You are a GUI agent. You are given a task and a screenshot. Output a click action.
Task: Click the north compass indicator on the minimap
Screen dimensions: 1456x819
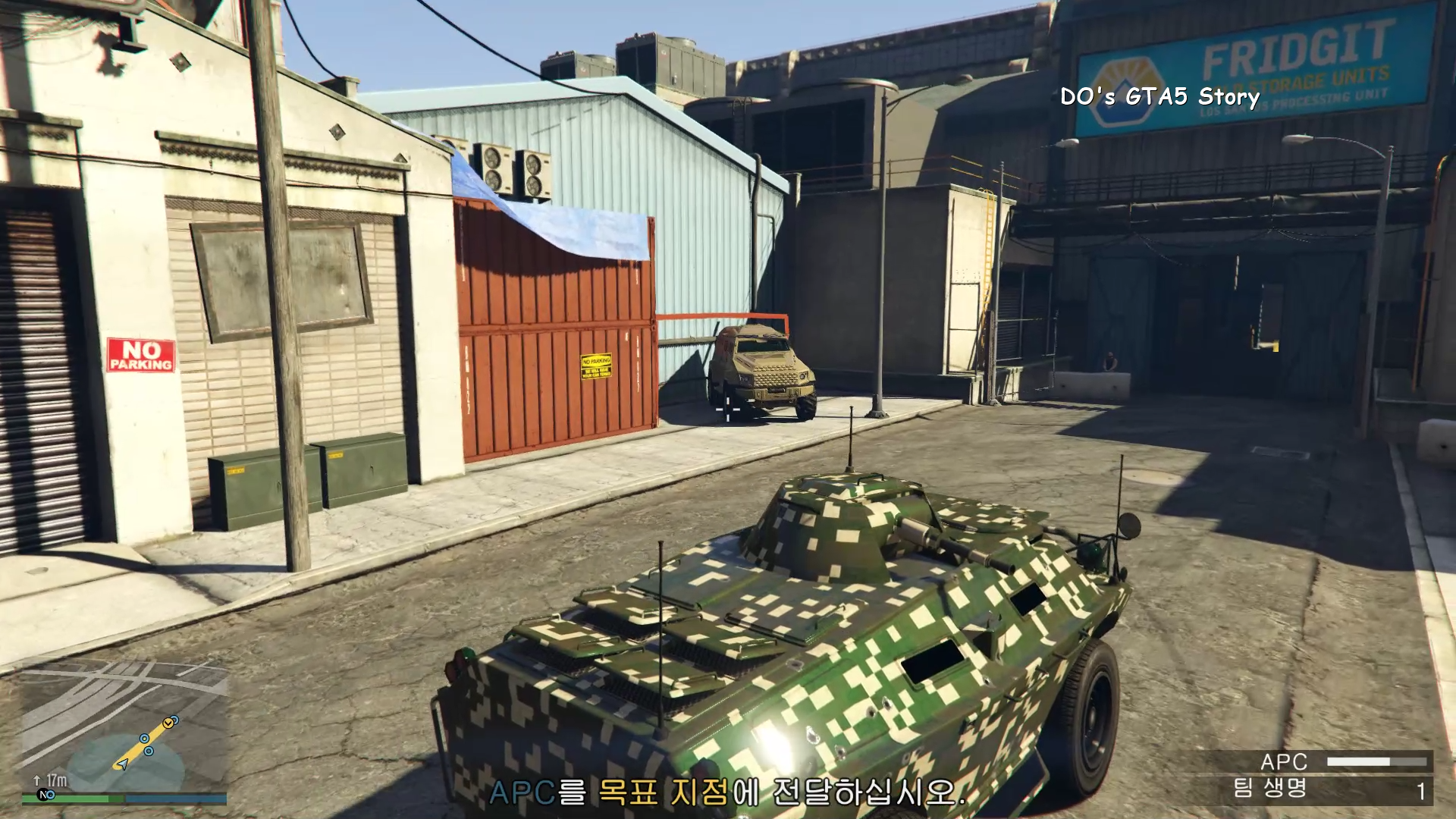[45, 795]
